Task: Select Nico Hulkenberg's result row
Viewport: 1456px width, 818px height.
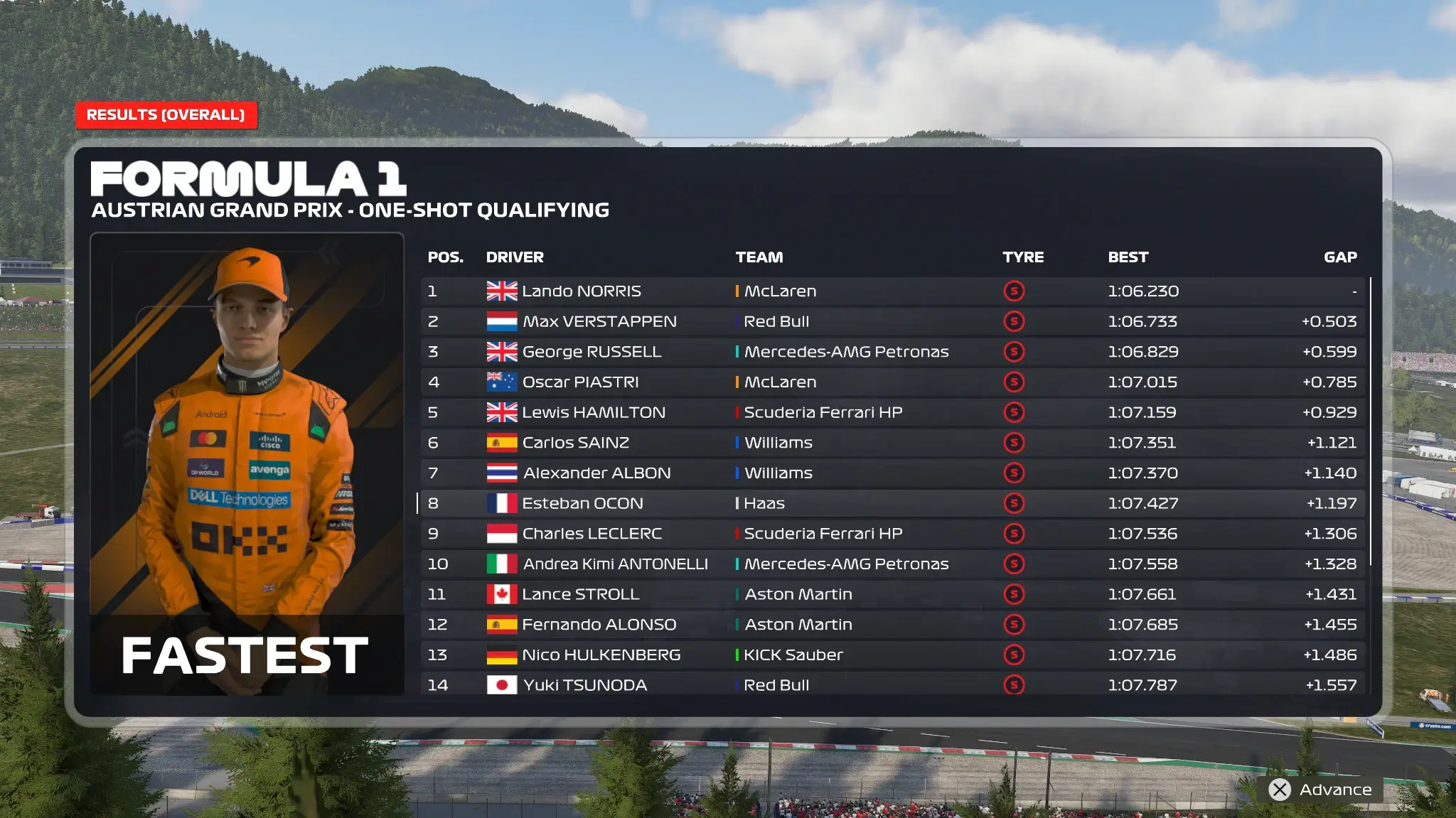Action: [x=892, y=655]
